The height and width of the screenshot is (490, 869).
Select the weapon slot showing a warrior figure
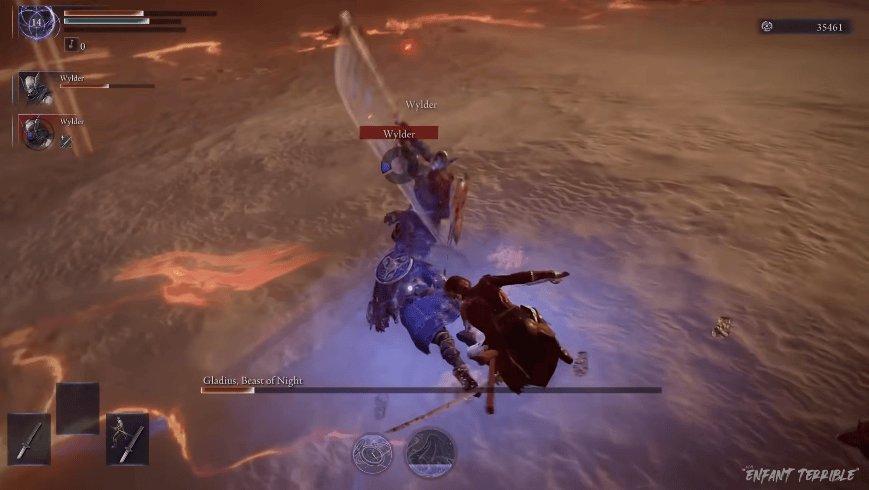click(127, 438)
